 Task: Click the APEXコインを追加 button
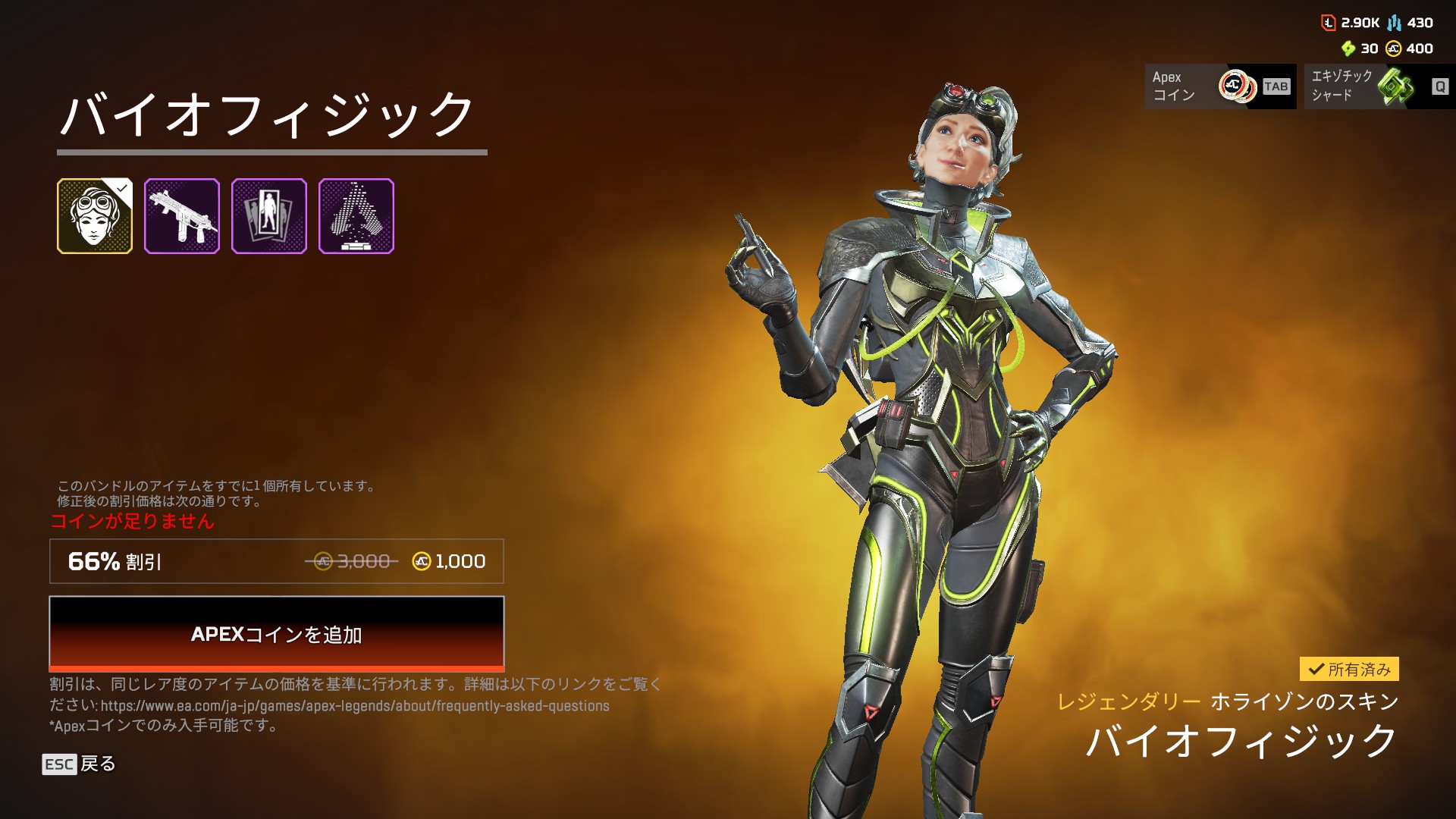276,633
